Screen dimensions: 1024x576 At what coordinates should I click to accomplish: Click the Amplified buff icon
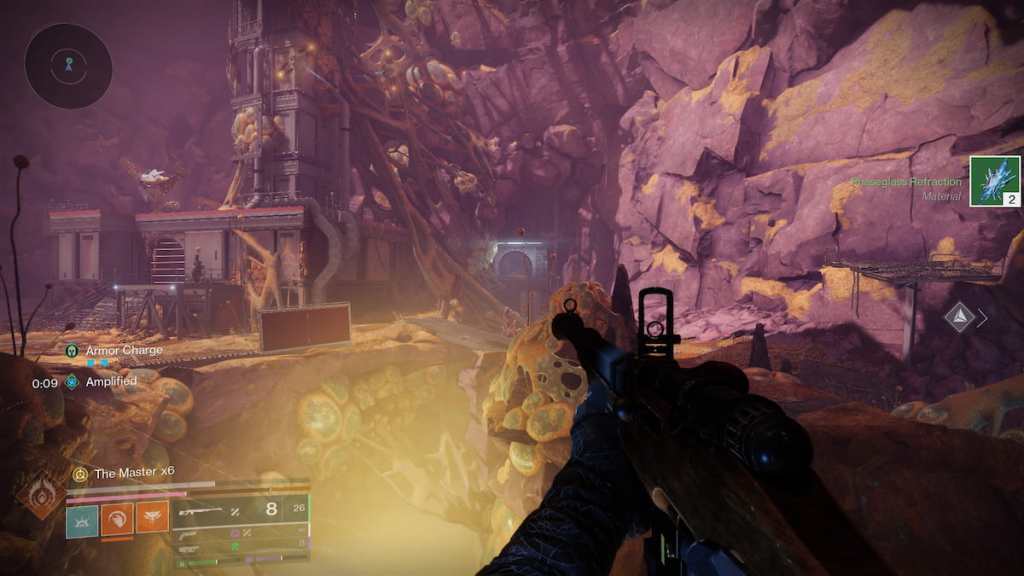click(x=72, y=381)
